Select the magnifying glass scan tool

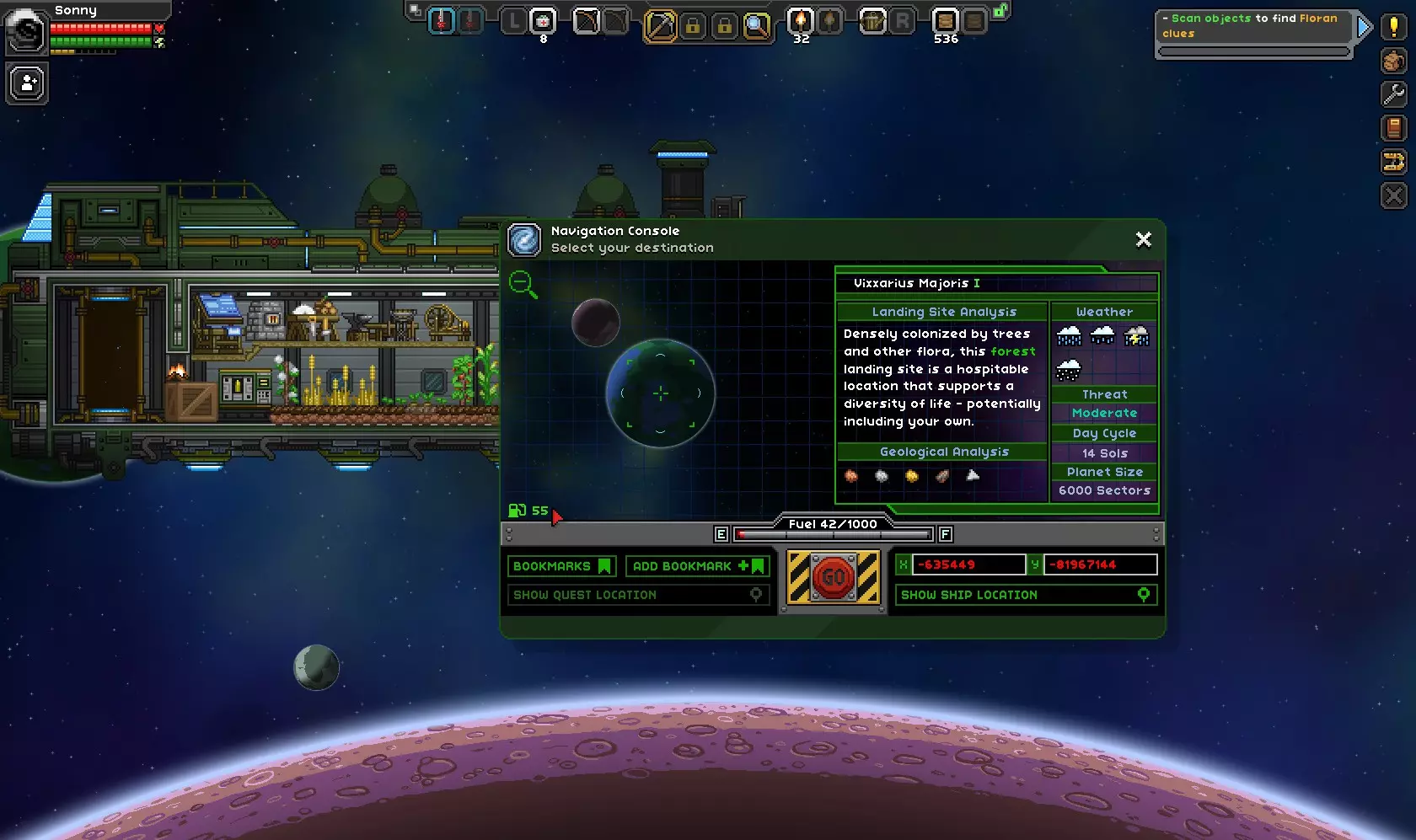757,26
